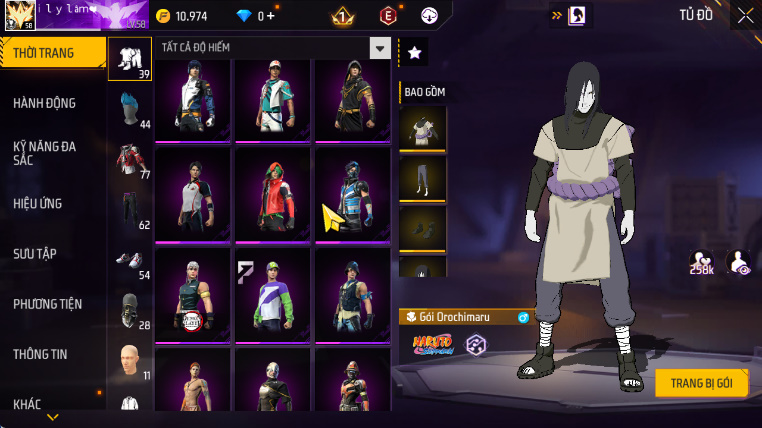Select the Orochimaru top item slot
This screenshot has width=762, height=428.
tap(422, 128)
